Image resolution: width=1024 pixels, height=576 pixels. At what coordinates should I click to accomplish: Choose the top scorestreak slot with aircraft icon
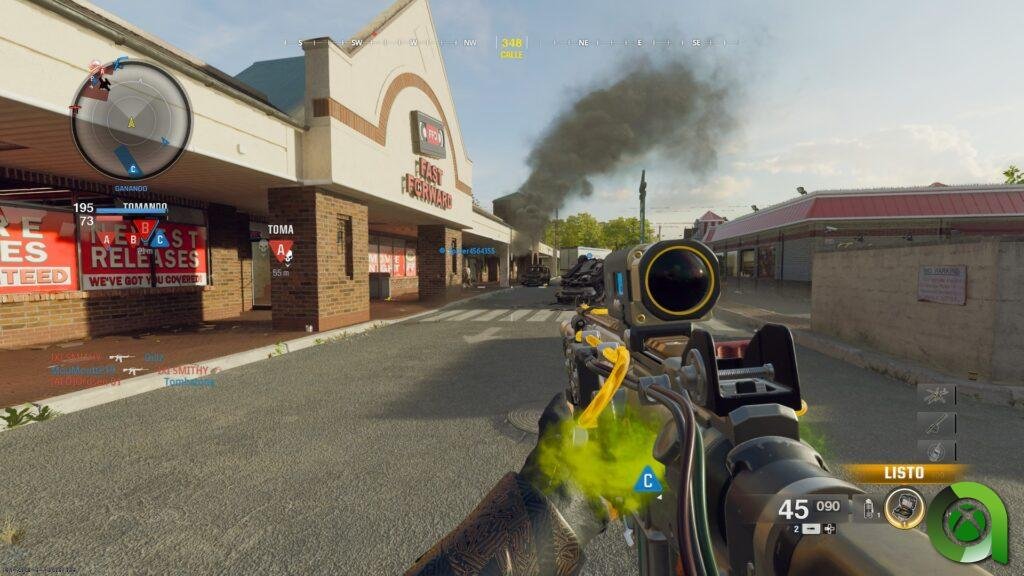(936, 395)
